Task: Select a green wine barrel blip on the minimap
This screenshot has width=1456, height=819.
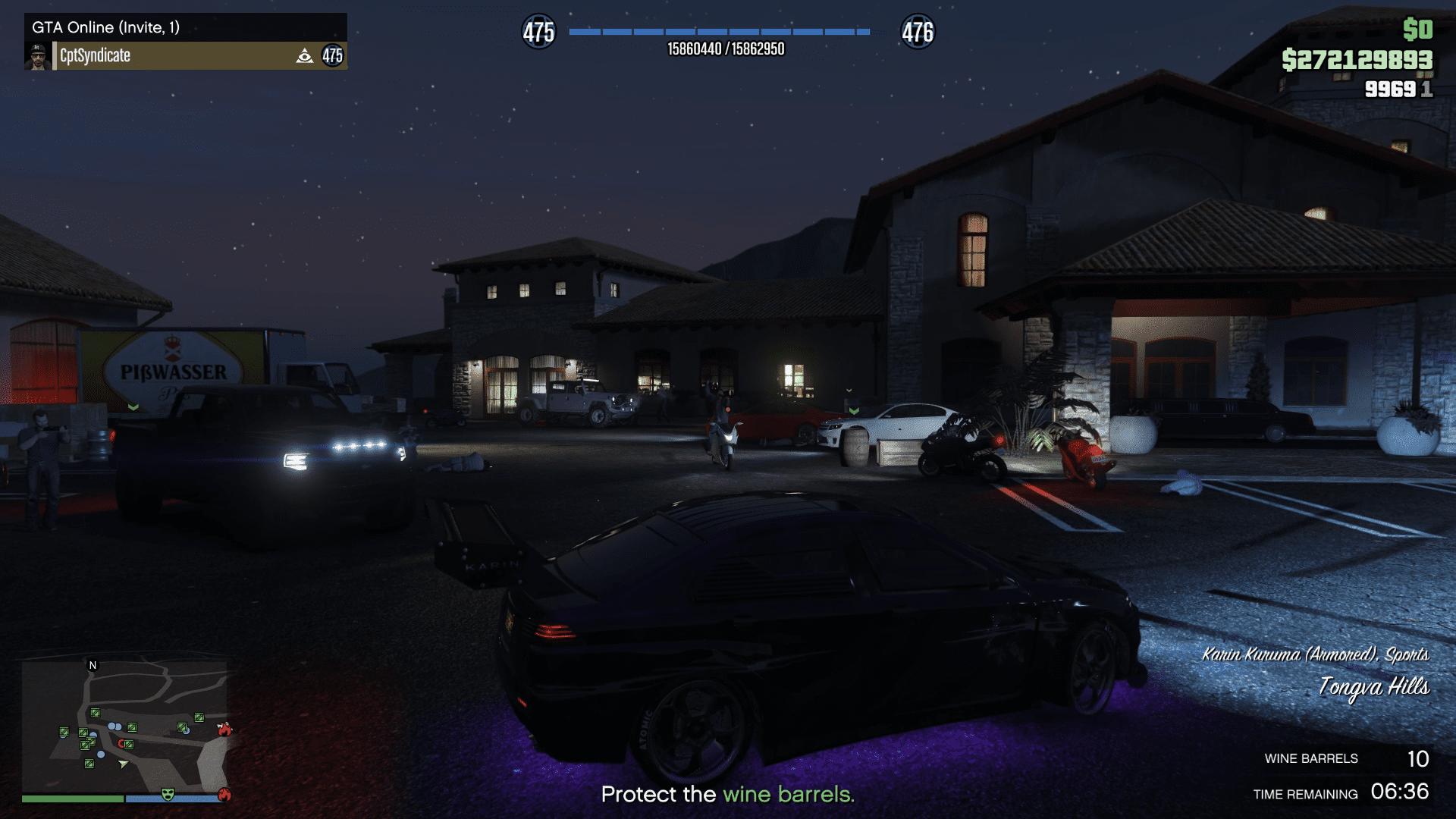Action: [132, 727]
